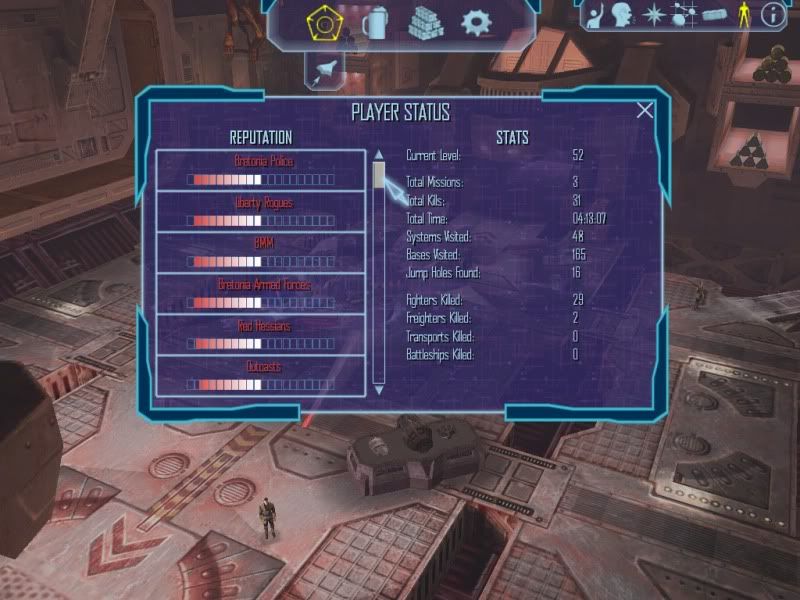Select the waving person icon
The image size is (800, 600).
coord(597,14)
